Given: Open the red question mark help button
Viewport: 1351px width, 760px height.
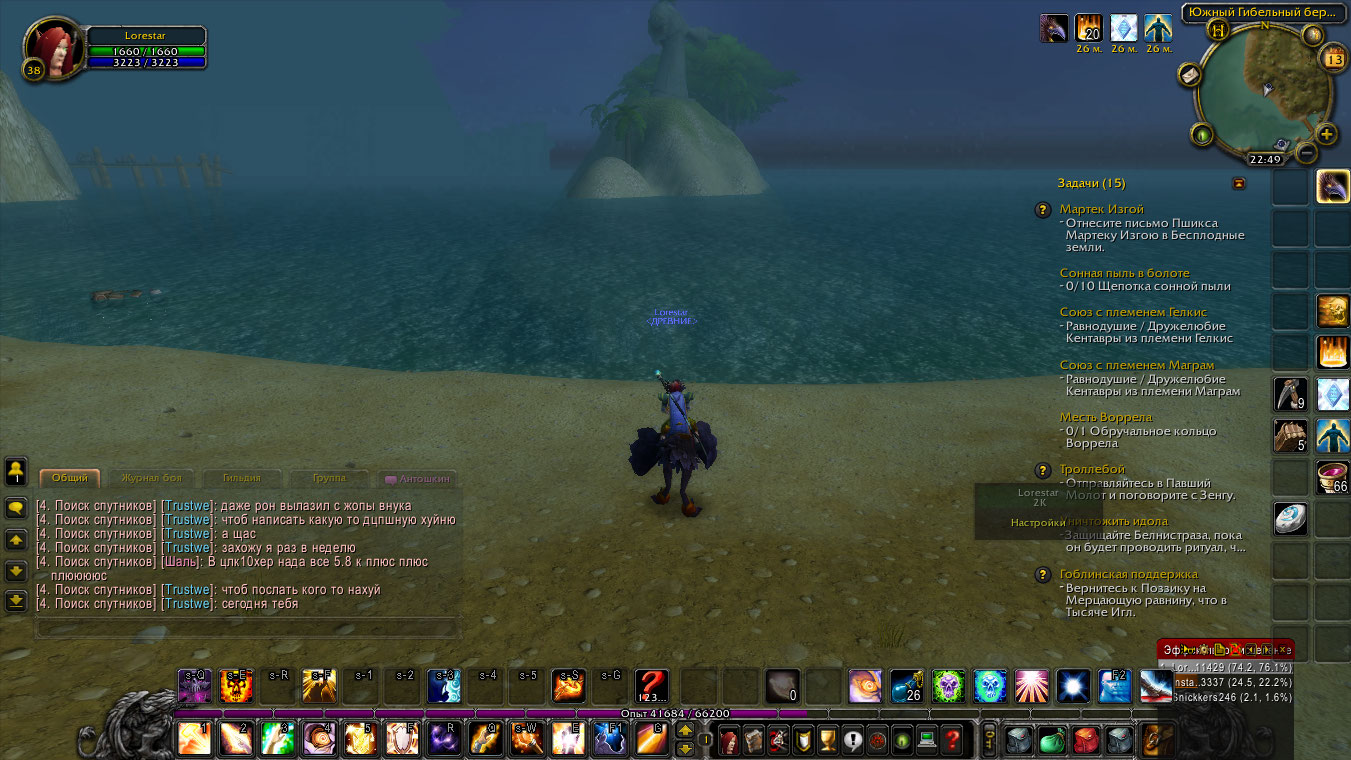Looking at the screenshot, I should click(x=953, y=741).
